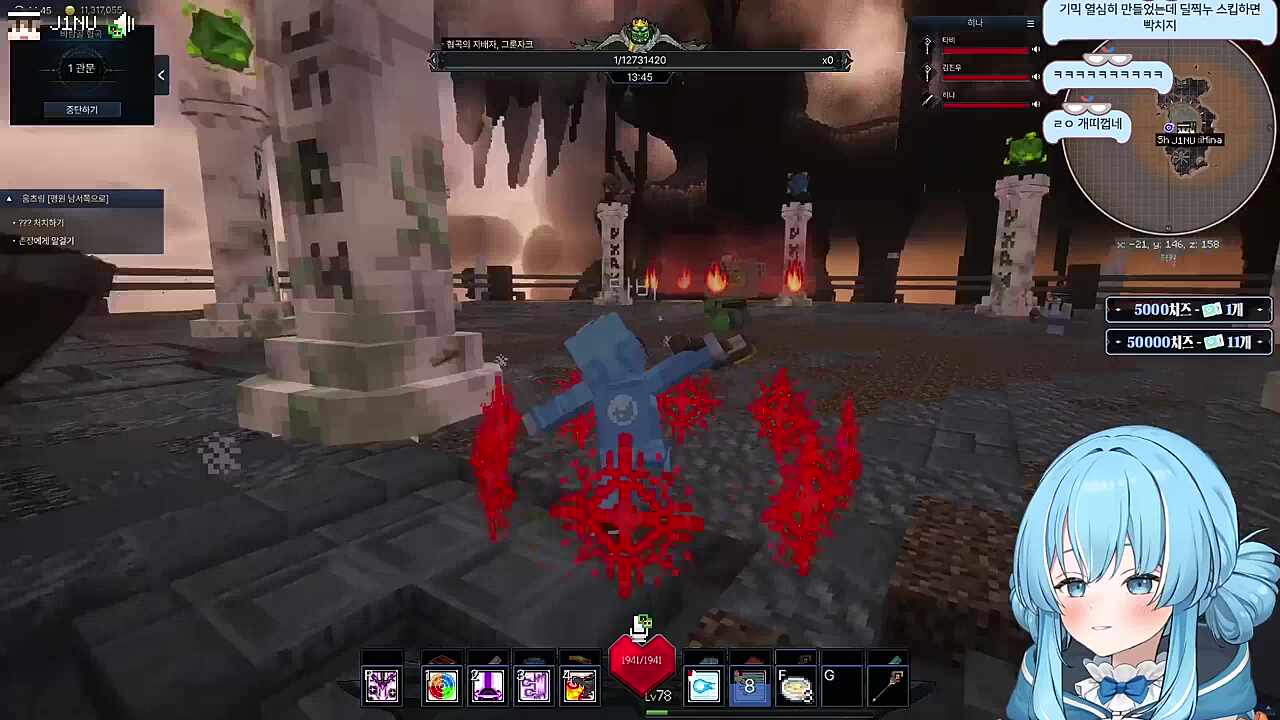
Task: Toggle voice speaker for party member 김진우
Action: click(x=1036, y=76)
